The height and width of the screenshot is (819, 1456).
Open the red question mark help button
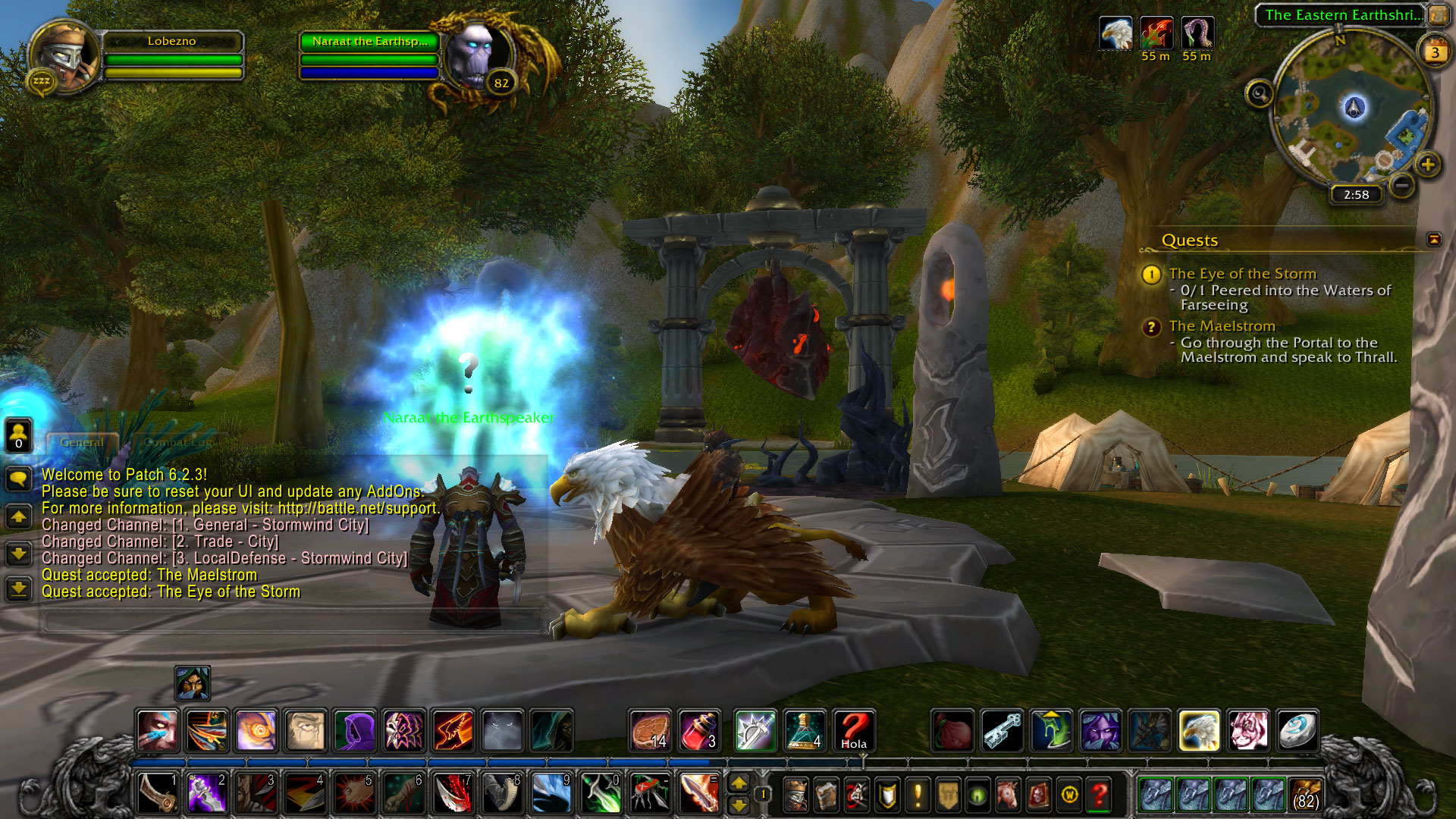tap(1099, 795)
